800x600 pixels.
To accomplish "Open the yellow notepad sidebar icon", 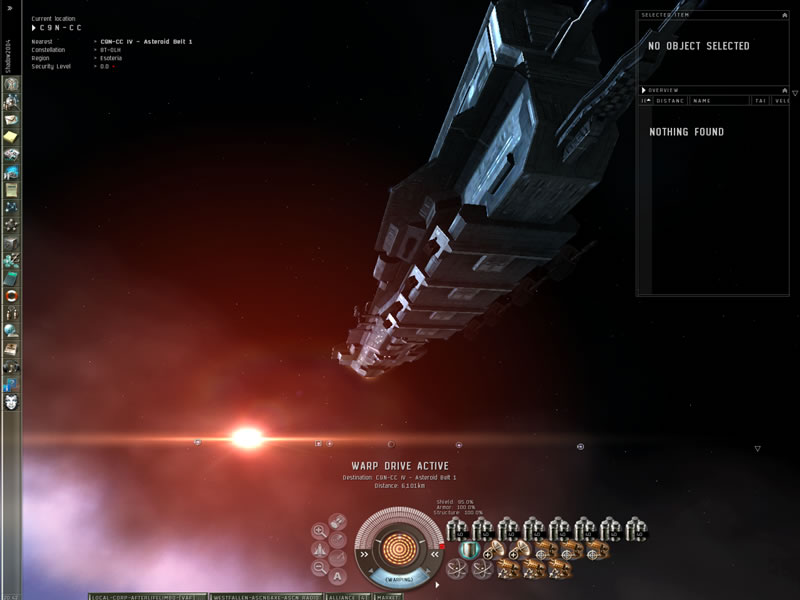I will tap(11, 137).
